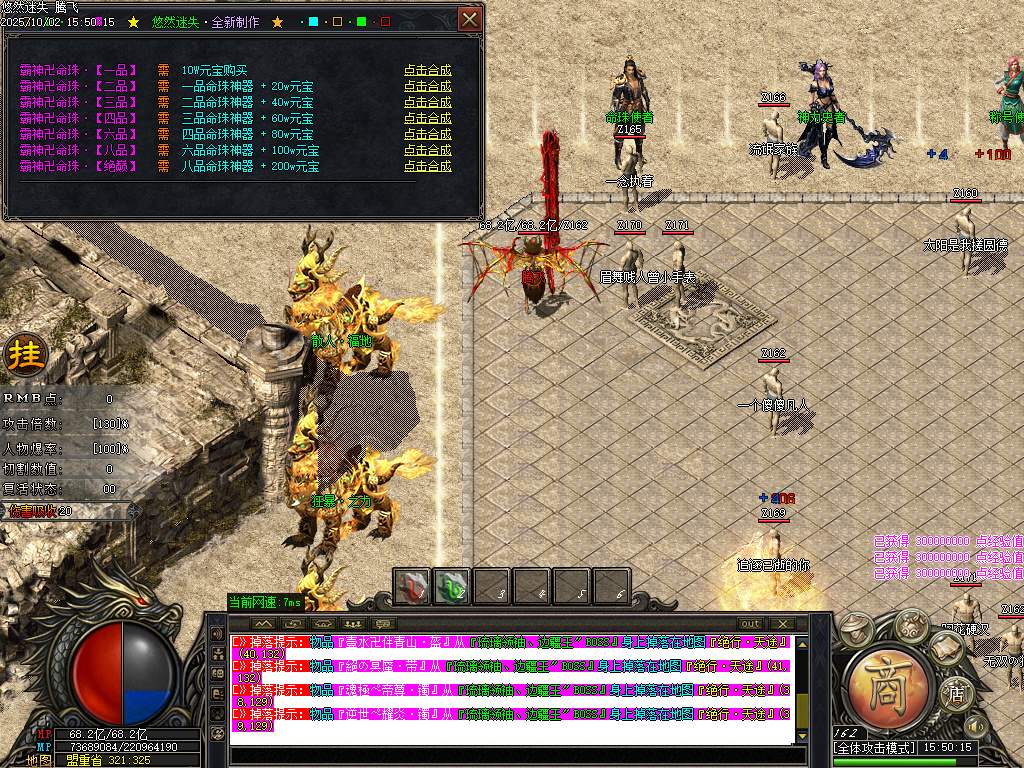
Task: Use the green item in hotbar slot 2
Action: click(x=451, y=585)
